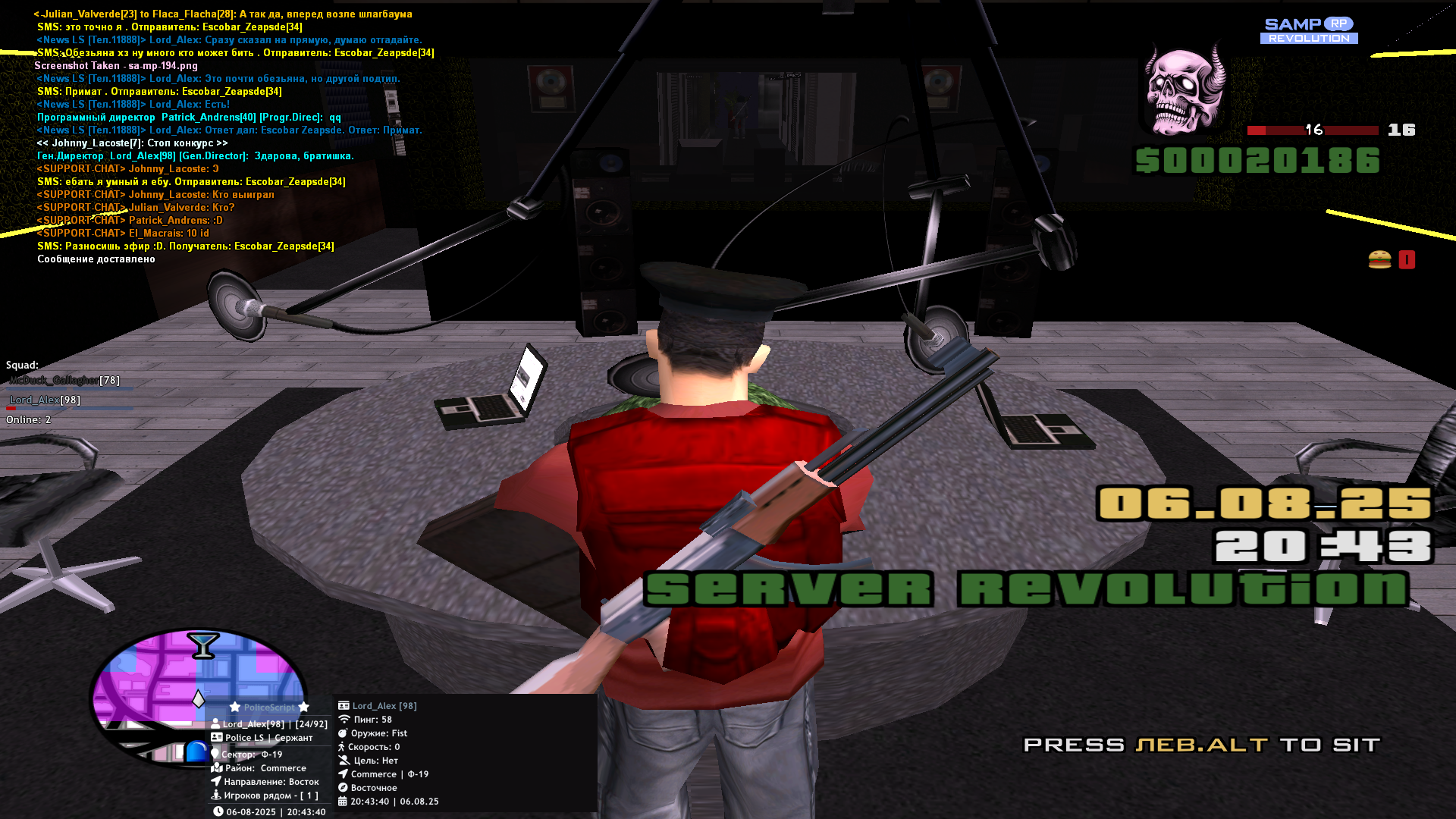Click the blue police siren icon
1456x819 pixels.
tap(197, 752)
